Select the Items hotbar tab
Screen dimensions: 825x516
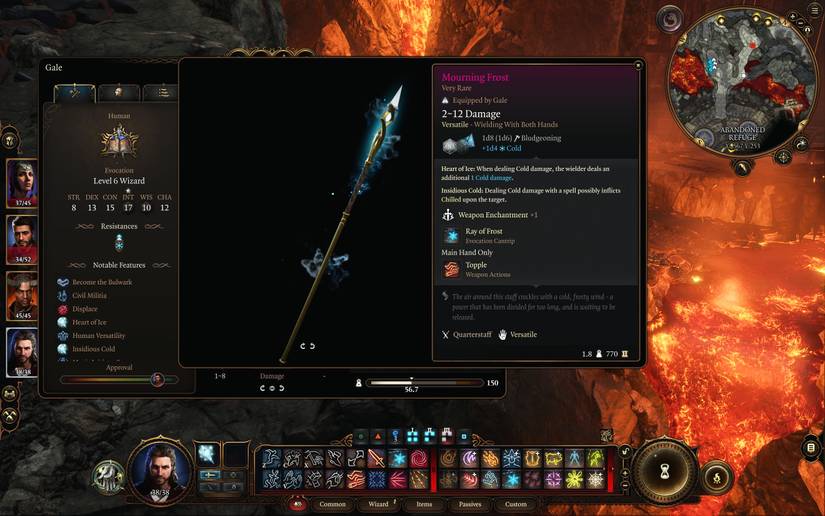click(425, 504)
